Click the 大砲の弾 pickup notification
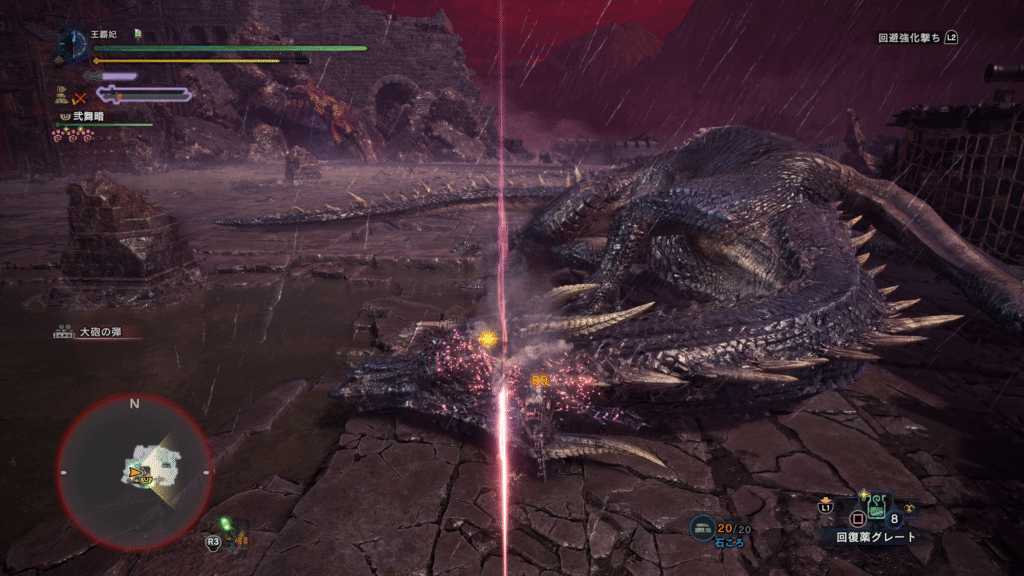1024x576 pixels. [95, 332]
